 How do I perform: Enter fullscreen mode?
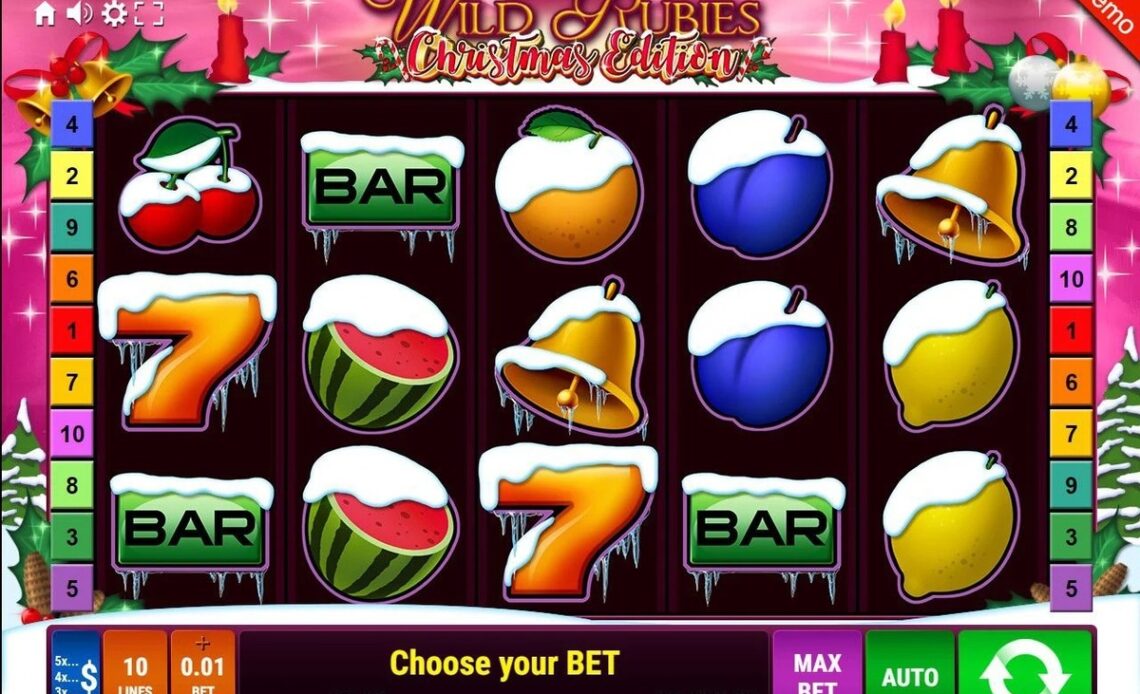click(x=149, y=13)
